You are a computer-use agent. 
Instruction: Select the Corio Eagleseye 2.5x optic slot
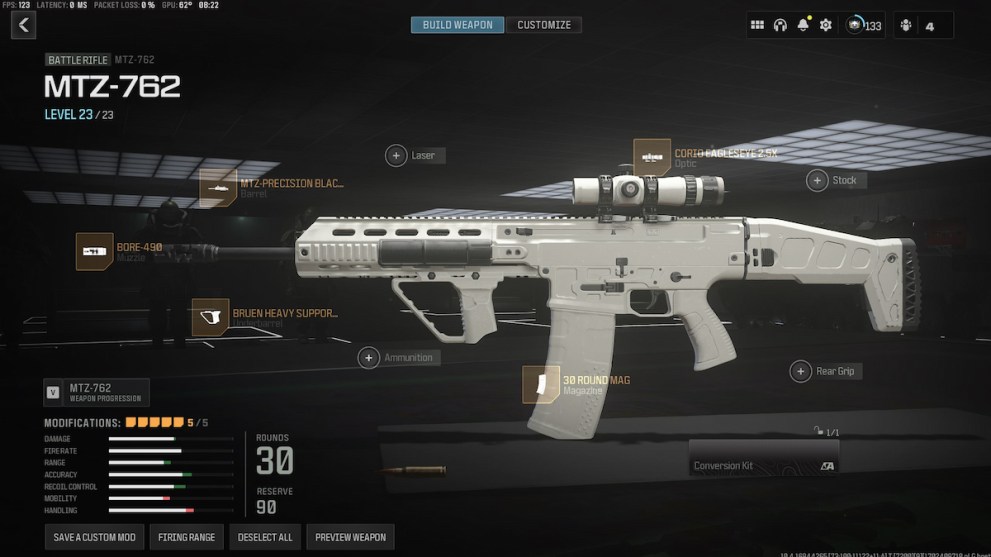tap(652, 157)
